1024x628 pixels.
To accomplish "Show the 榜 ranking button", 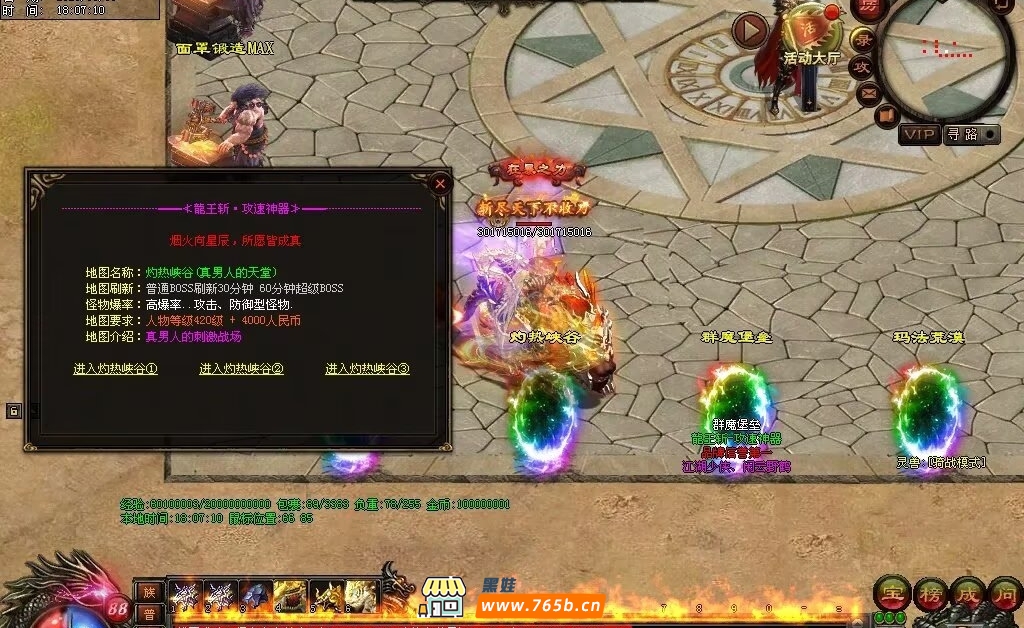I will point(930,594).
